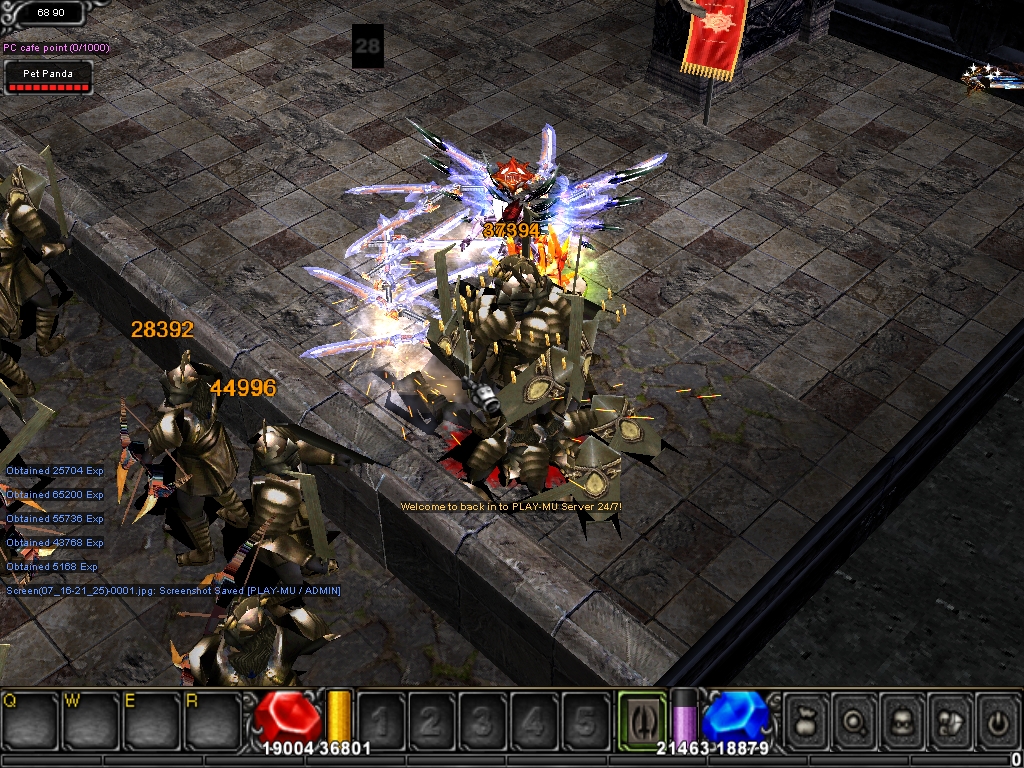The width and height of the screenshot is (1024, 768).
Task: Choose skill slot number 1
Action: [381, 720]
